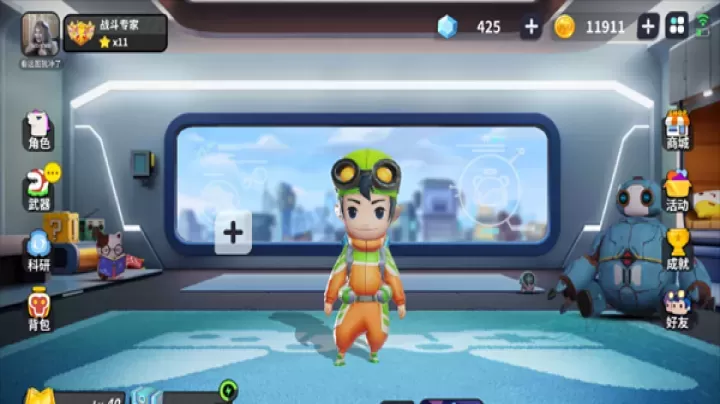Open the four-square grid menu
720x404 pixels.
pyautogui.click(x=677, y=27)
